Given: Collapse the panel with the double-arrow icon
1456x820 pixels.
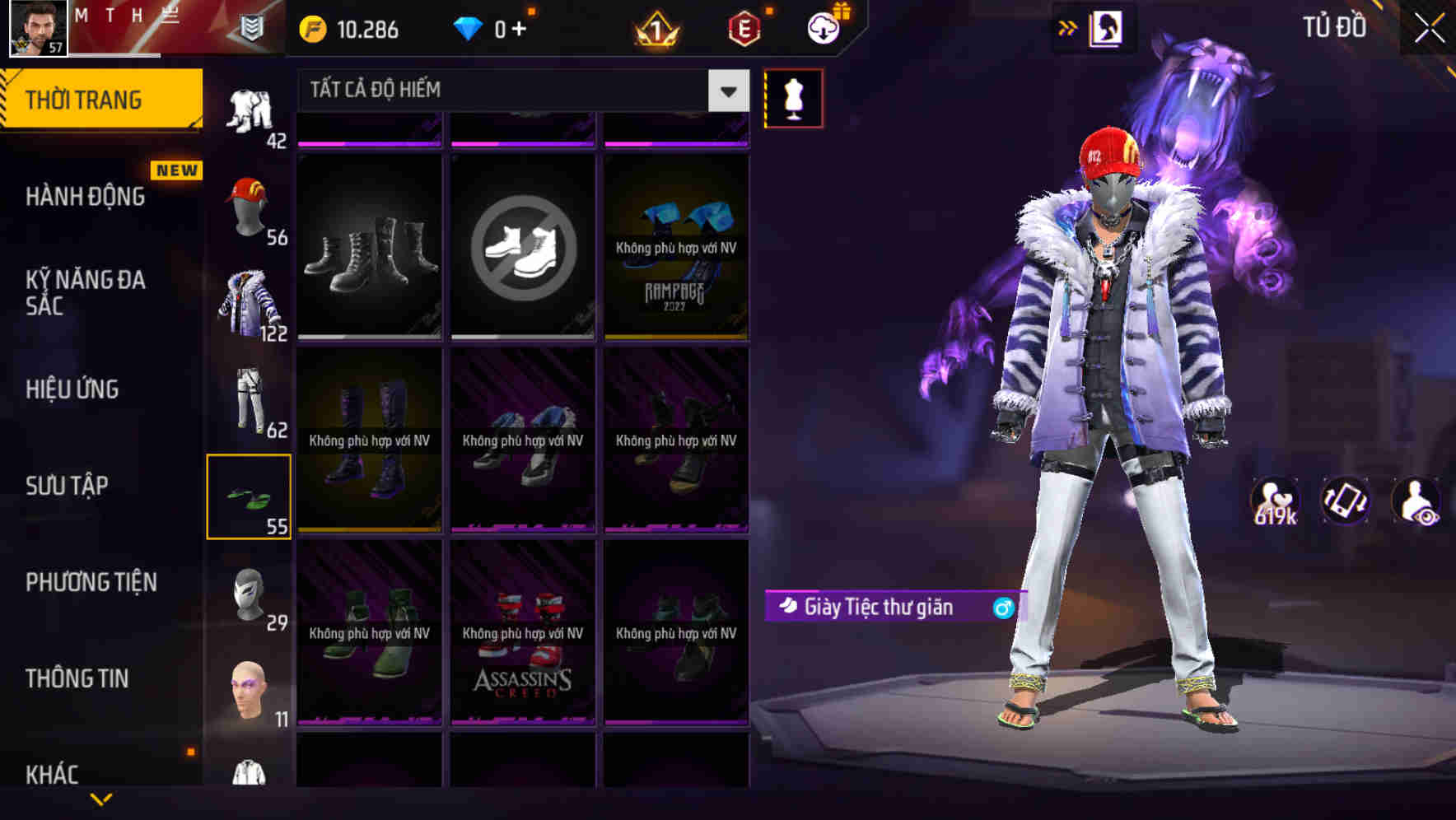Looking at the screenshot, I should tap(1069, 27).
